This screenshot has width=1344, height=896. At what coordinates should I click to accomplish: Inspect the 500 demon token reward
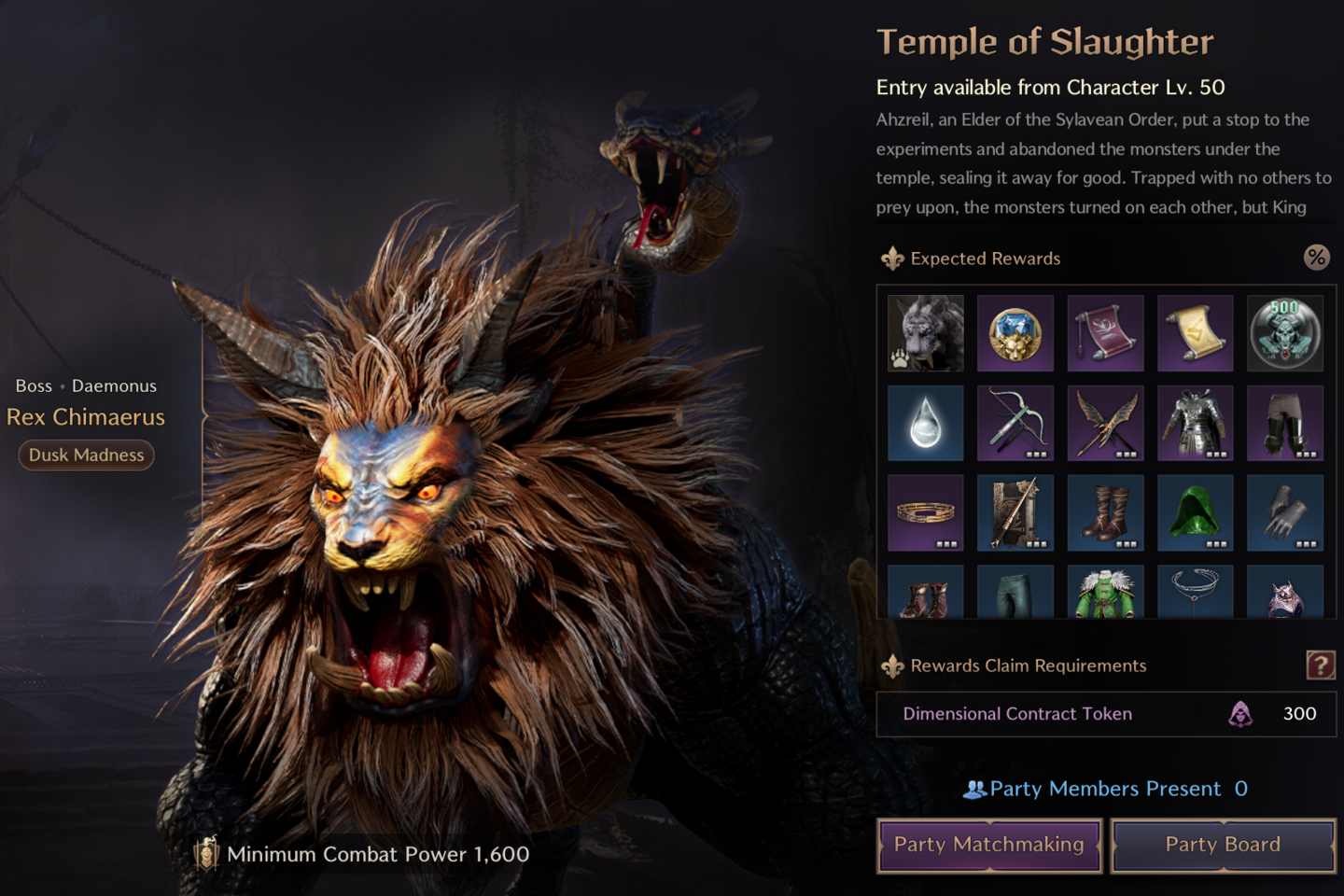[x=1286, y=333]
